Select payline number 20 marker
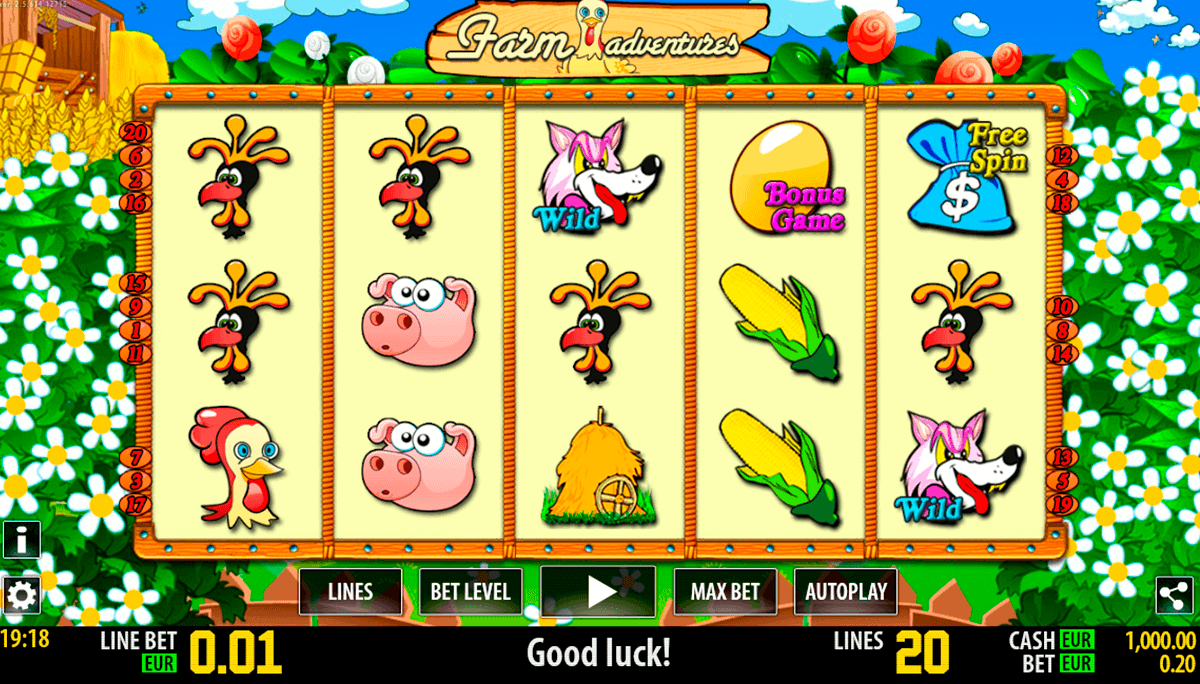The width and height of the screenshot is (1200, 684). point(134,133)
